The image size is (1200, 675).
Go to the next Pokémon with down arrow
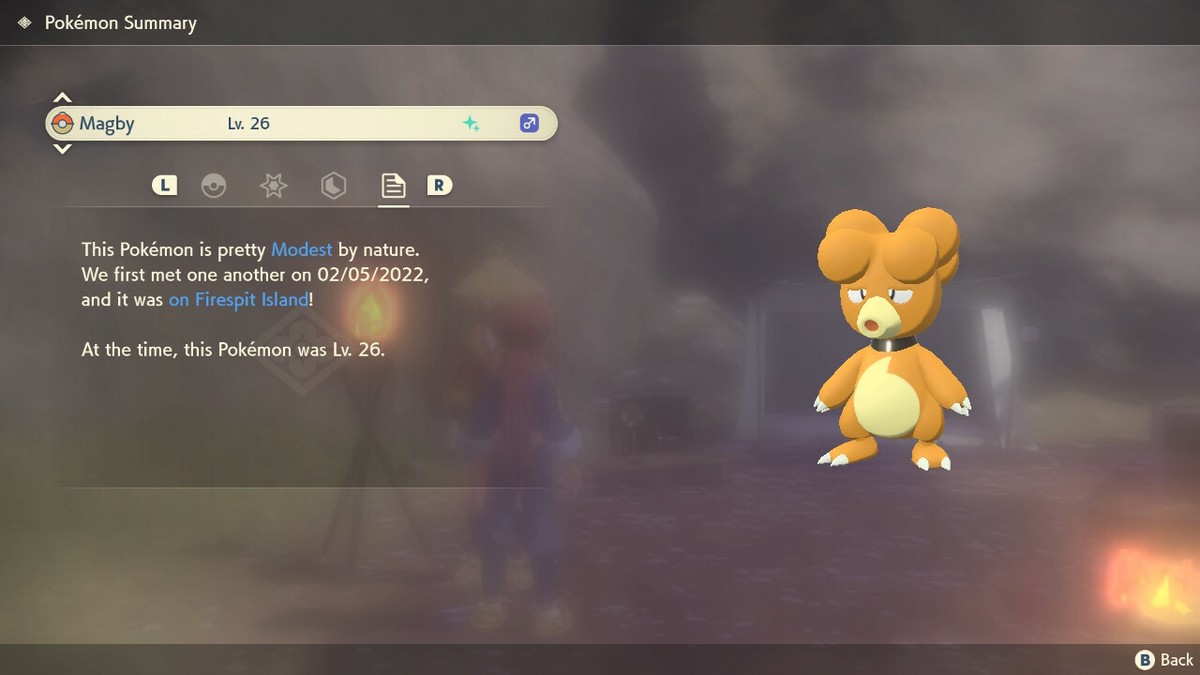[x=62, y=149]
